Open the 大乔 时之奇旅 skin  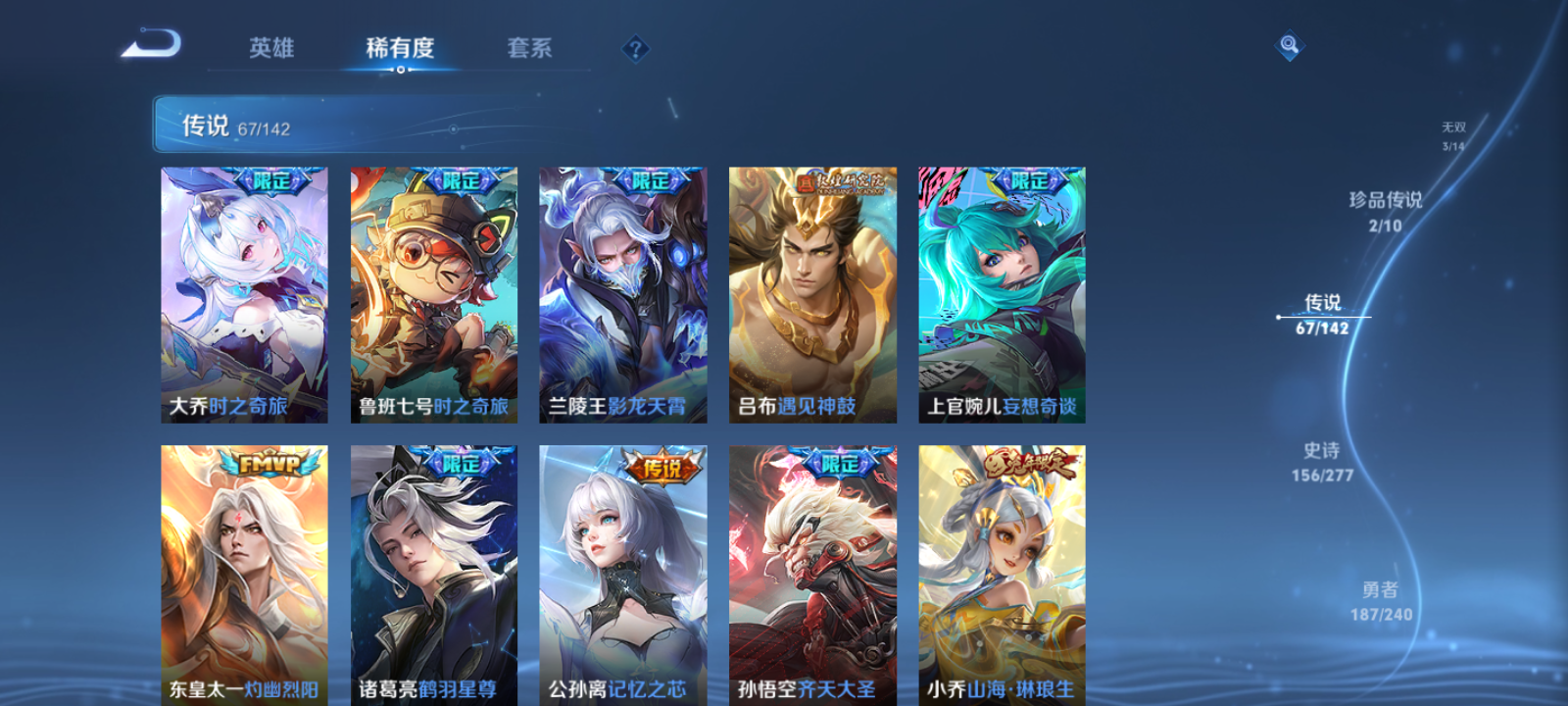click(x=243, y=294)
